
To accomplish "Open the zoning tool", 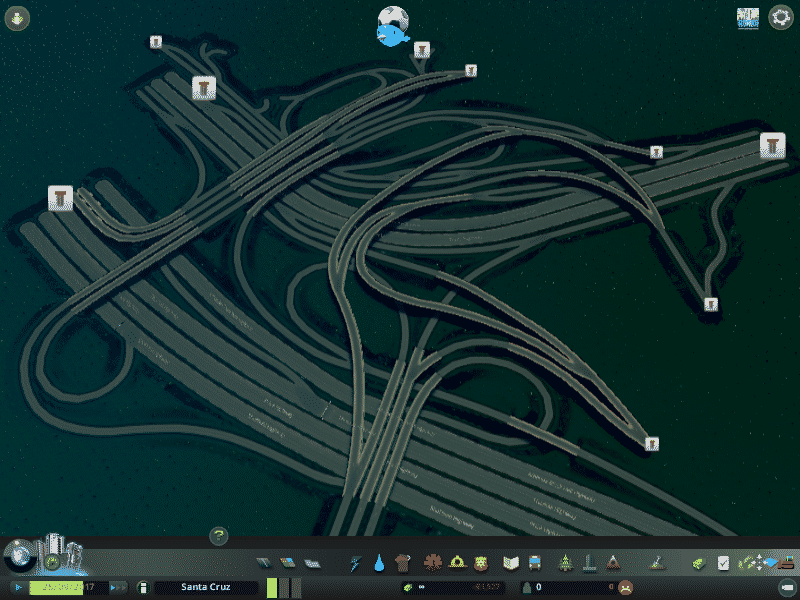I will click(287, 563).
